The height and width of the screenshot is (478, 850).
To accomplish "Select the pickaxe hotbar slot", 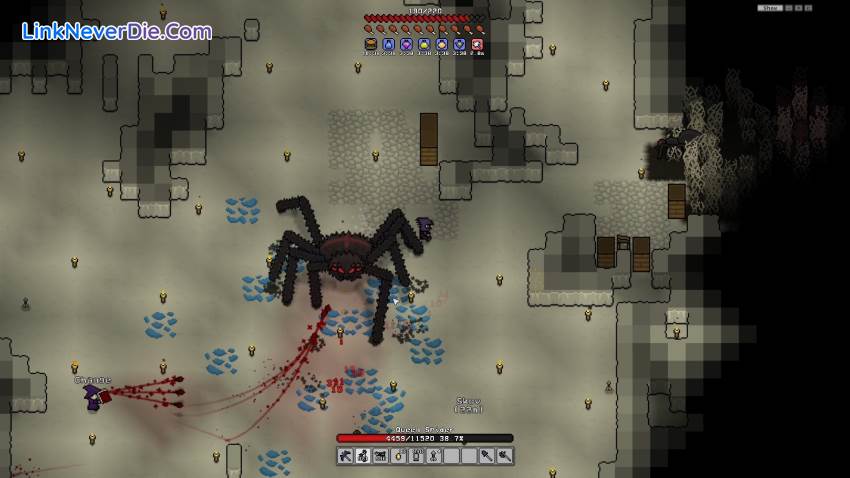I will pos(345,456).
